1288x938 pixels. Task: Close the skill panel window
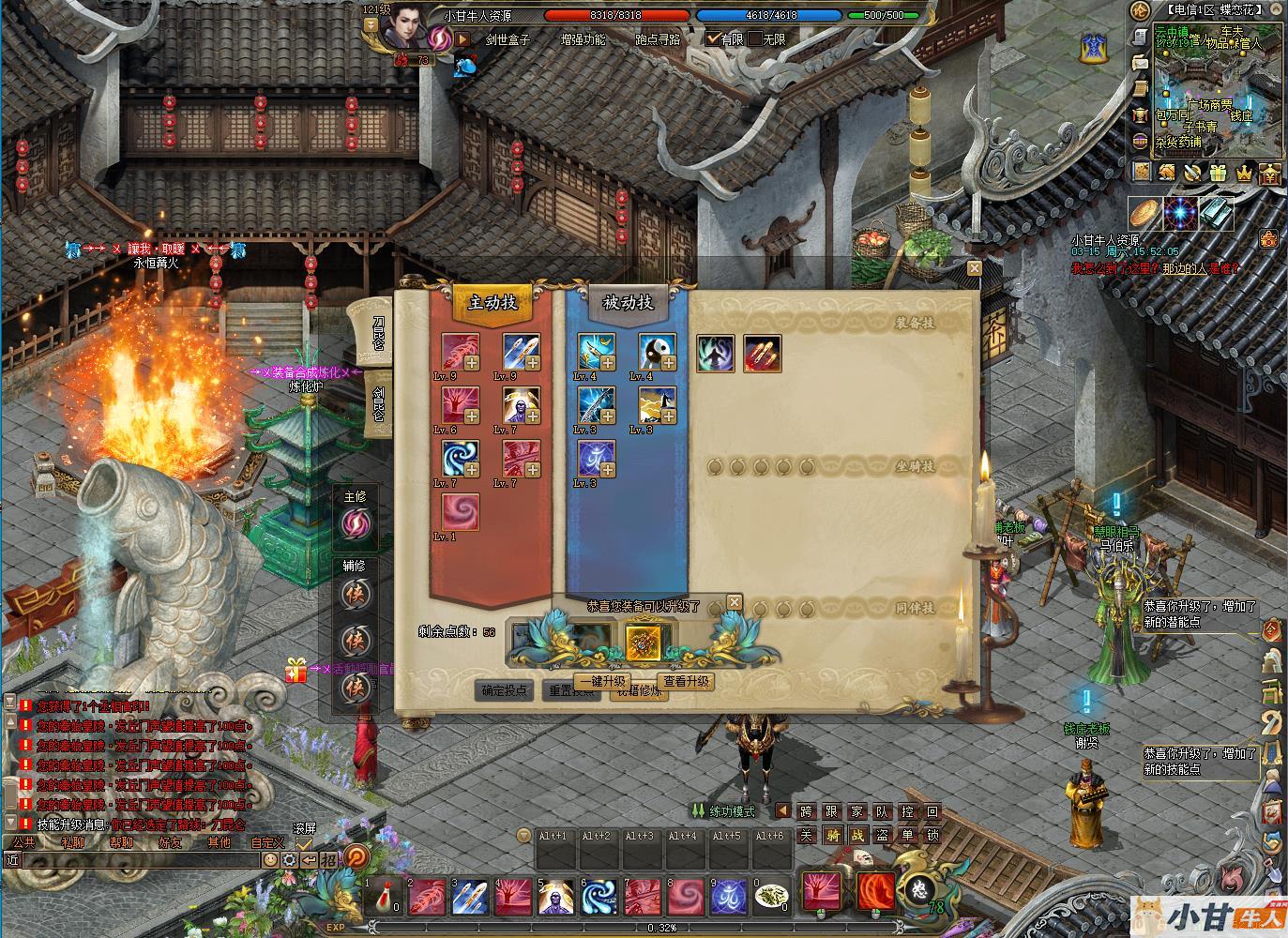(x=975, y=268)
